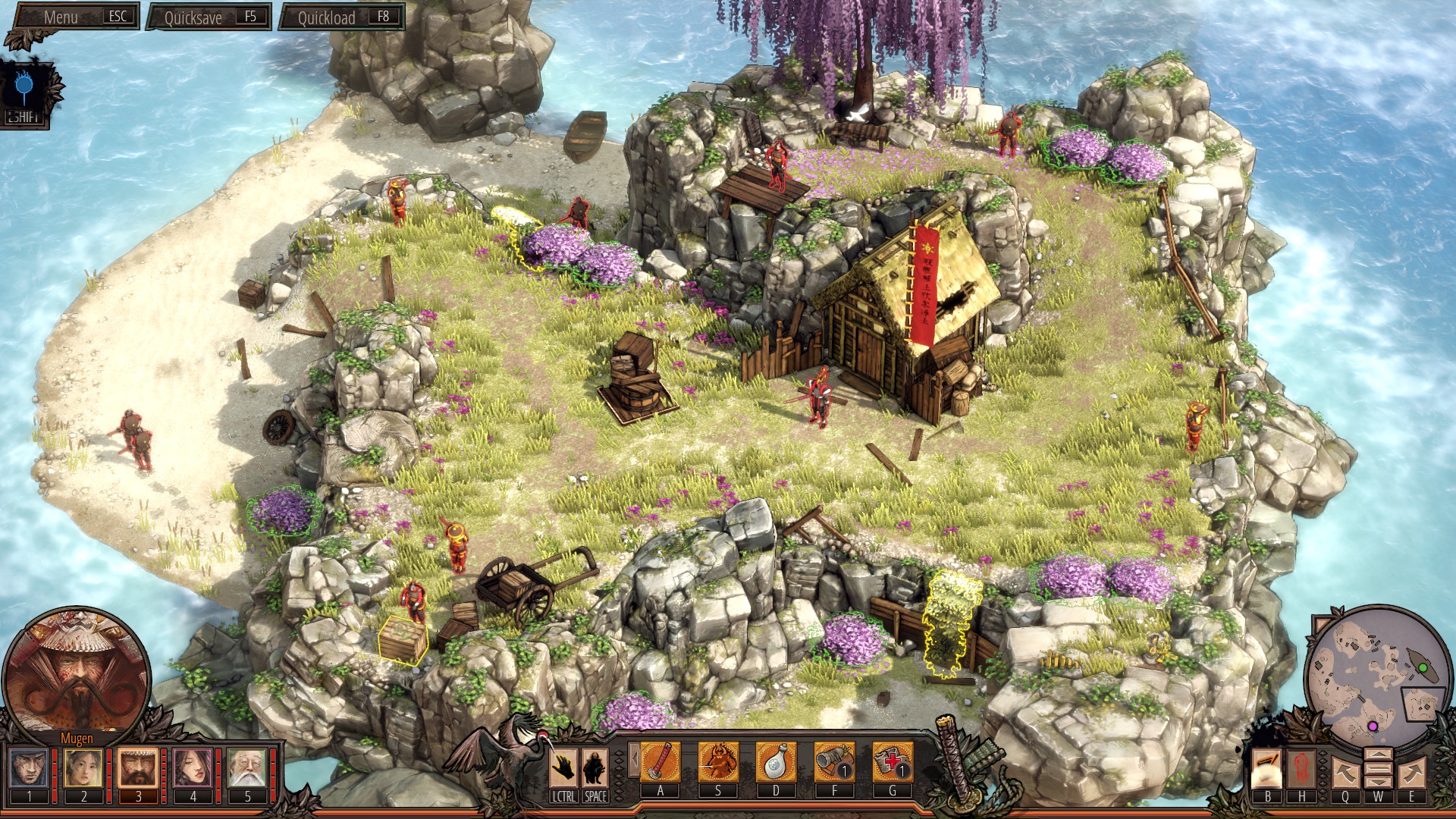This screenshot has width=1456, height=819.
Task: Select the young girl portrait in slot 2
Action: coord(83,767)
